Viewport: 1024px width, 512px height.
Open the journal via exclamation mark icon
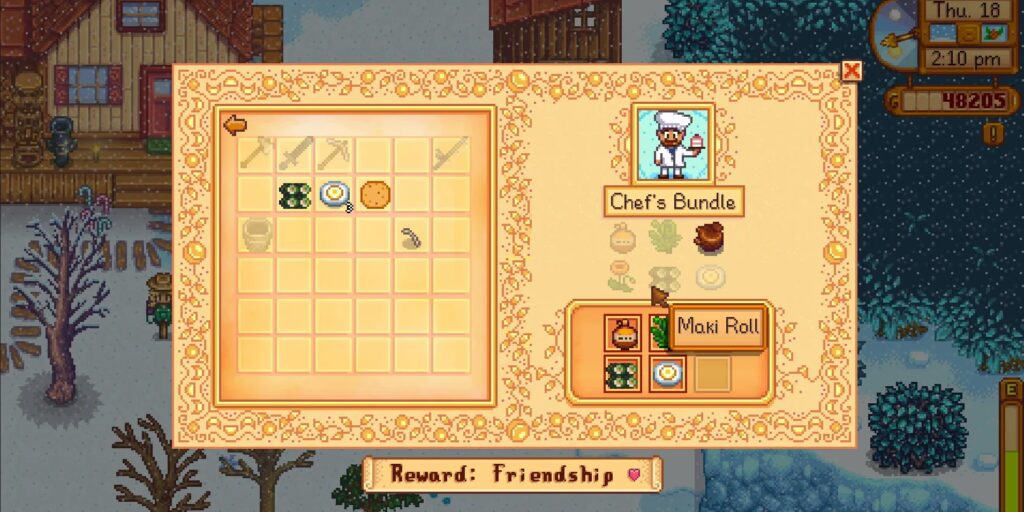pyautogui.click(x=991, y=133)
